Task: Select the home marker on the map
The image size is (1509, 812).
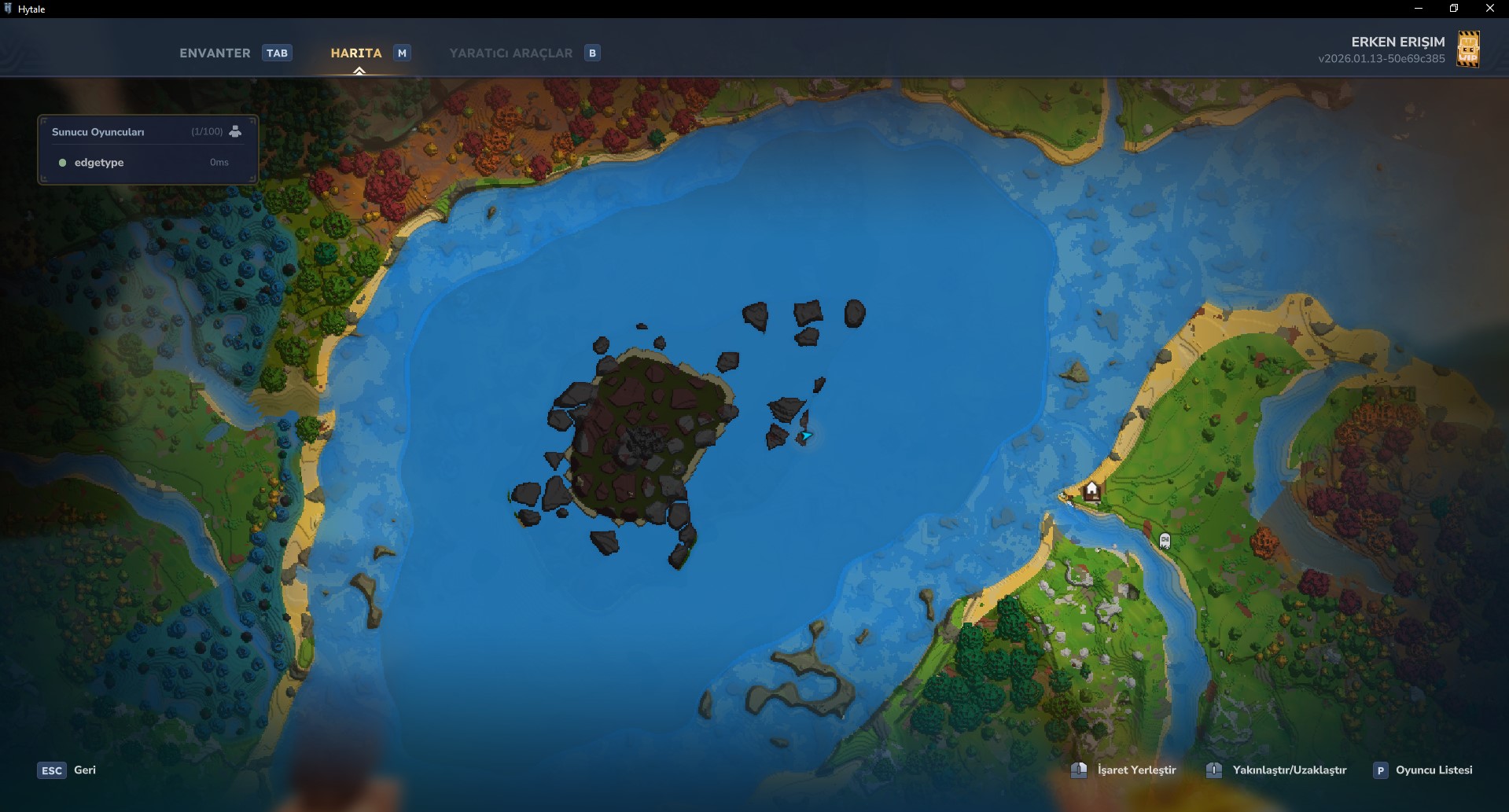Action: point(1091,489)
